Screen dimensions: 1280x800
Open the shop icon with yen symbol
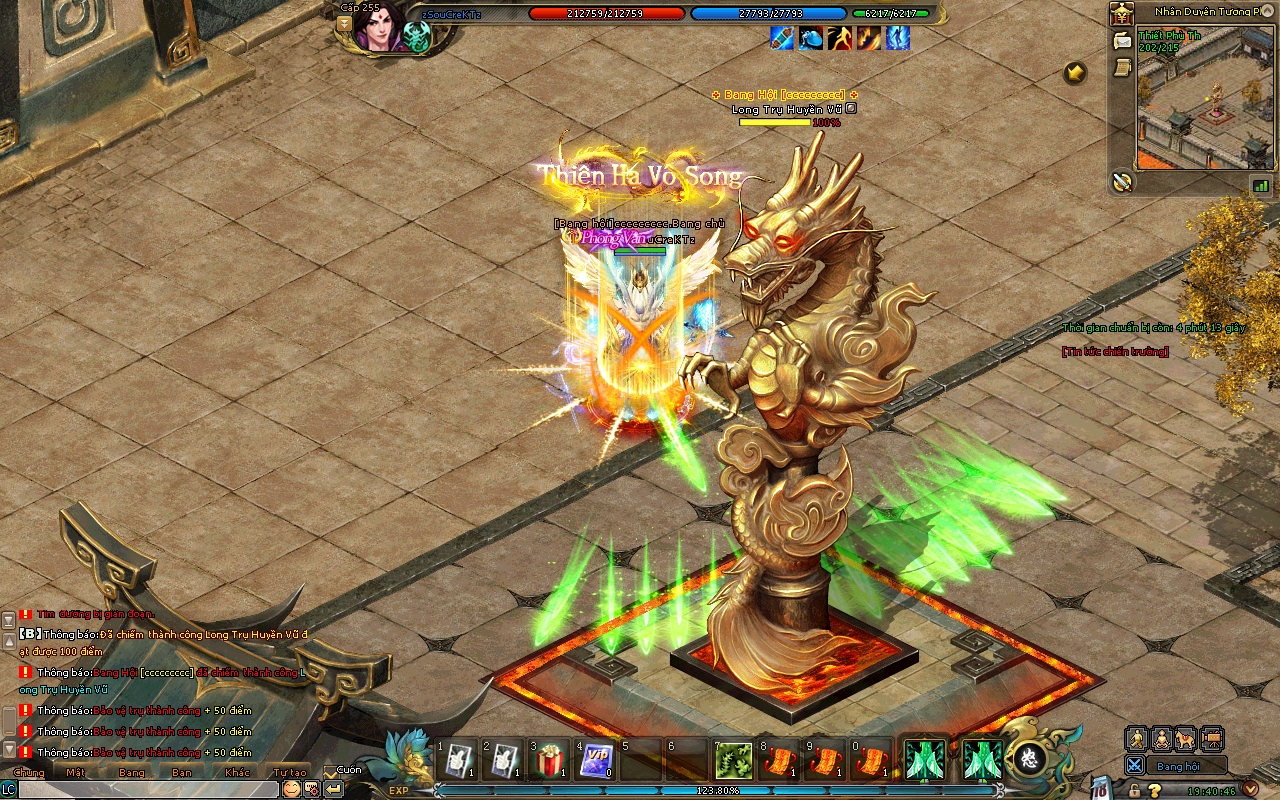tap(1122, 15)
